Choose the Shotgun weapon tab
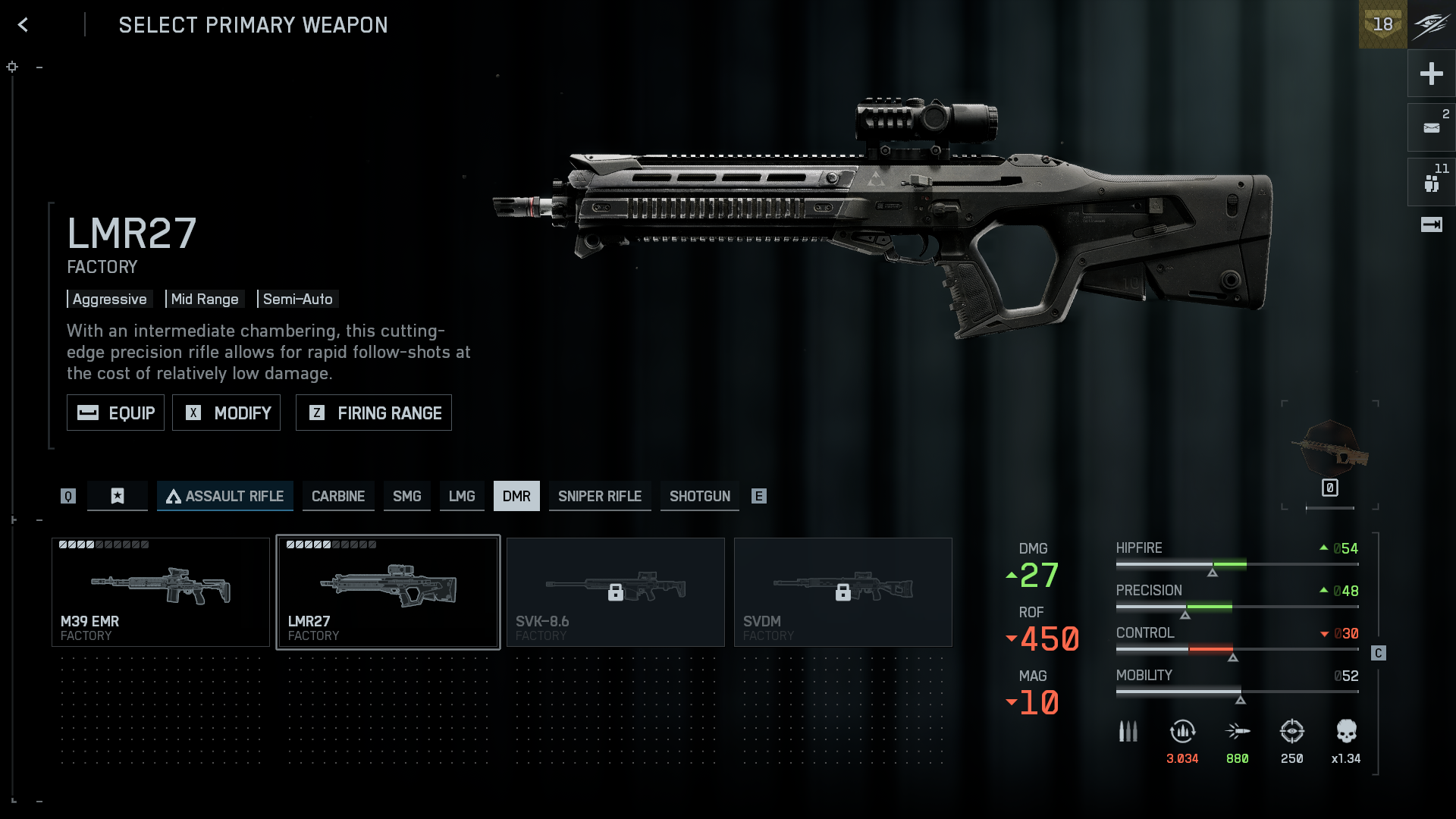This screenshot has height=819, width=1456. tap(699, 496)
